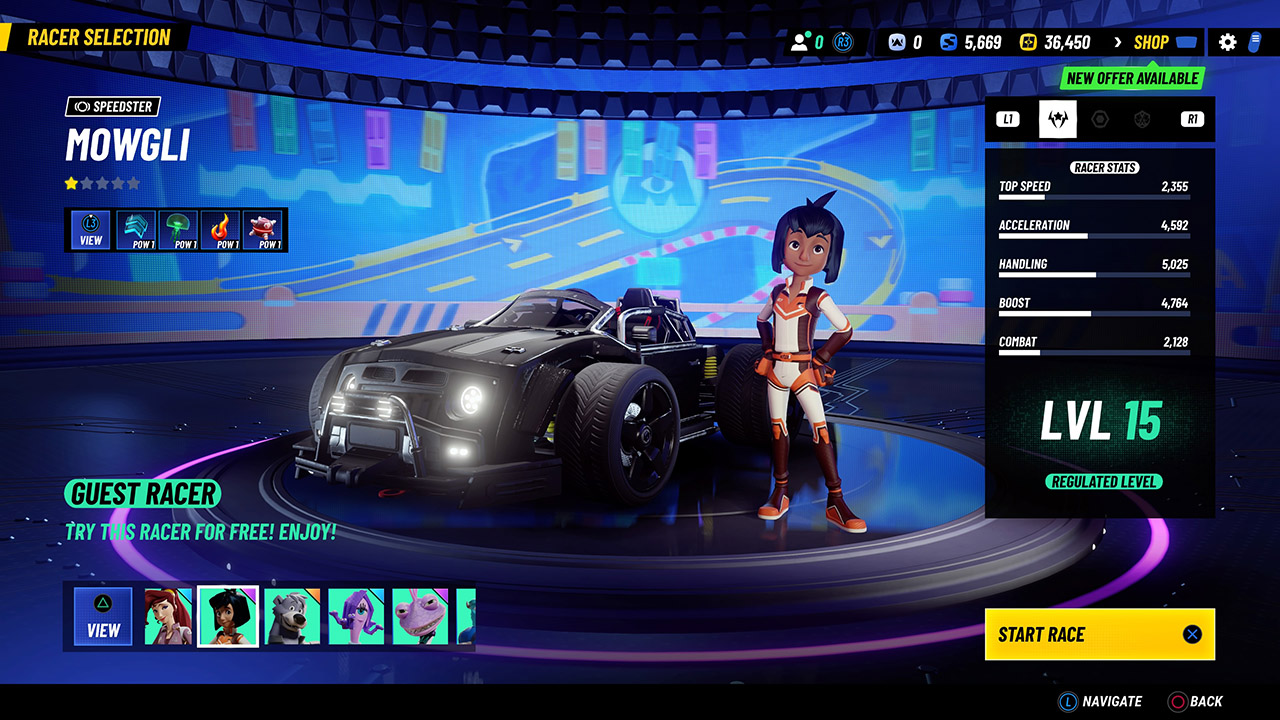Screen dimensions: 1280x720
Task: Select the flame powerup icon
Action: click(x=218, y=227)
